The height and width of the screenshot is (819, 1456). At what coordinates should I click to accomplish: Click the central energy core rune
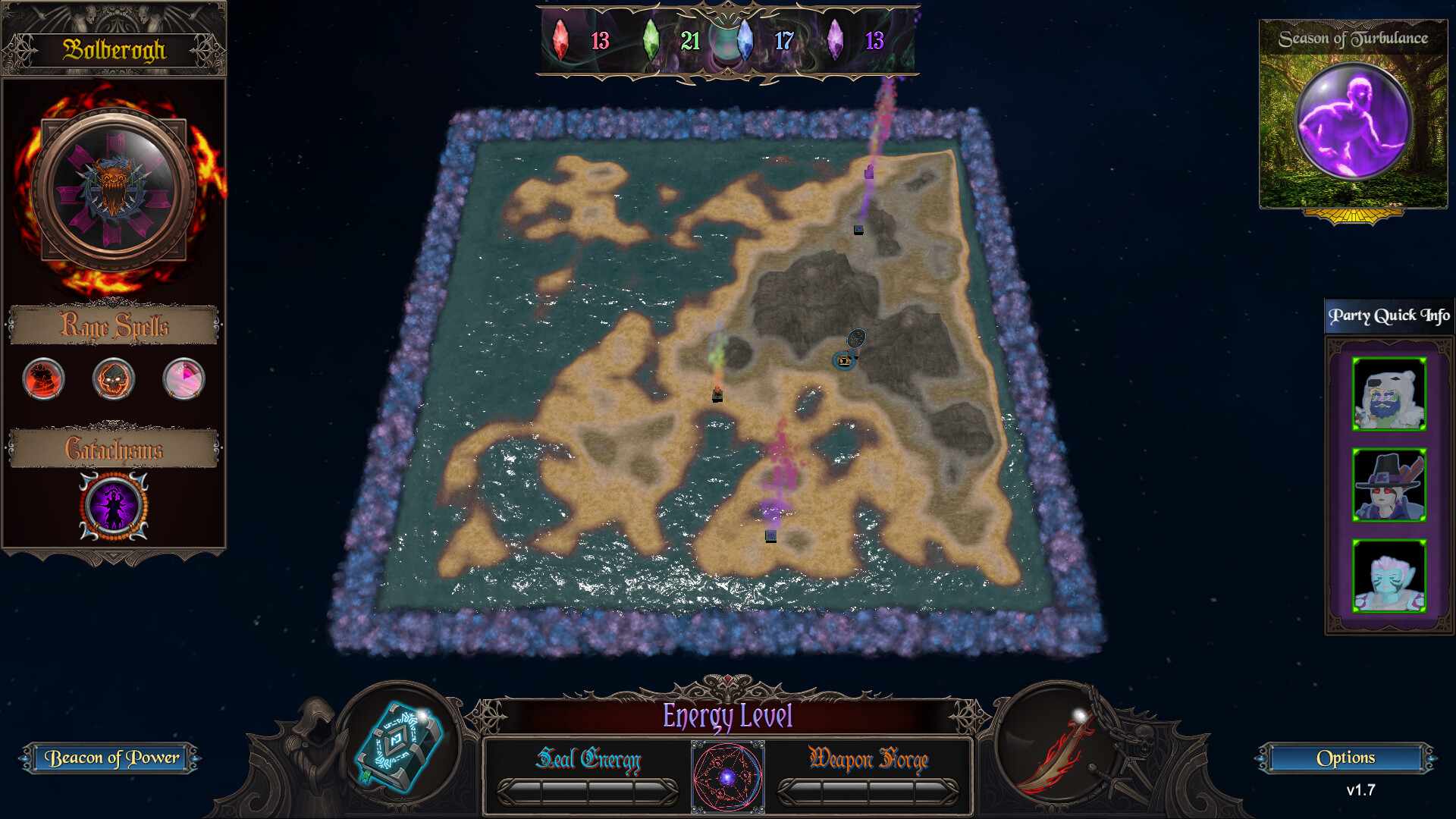[727, 777]
